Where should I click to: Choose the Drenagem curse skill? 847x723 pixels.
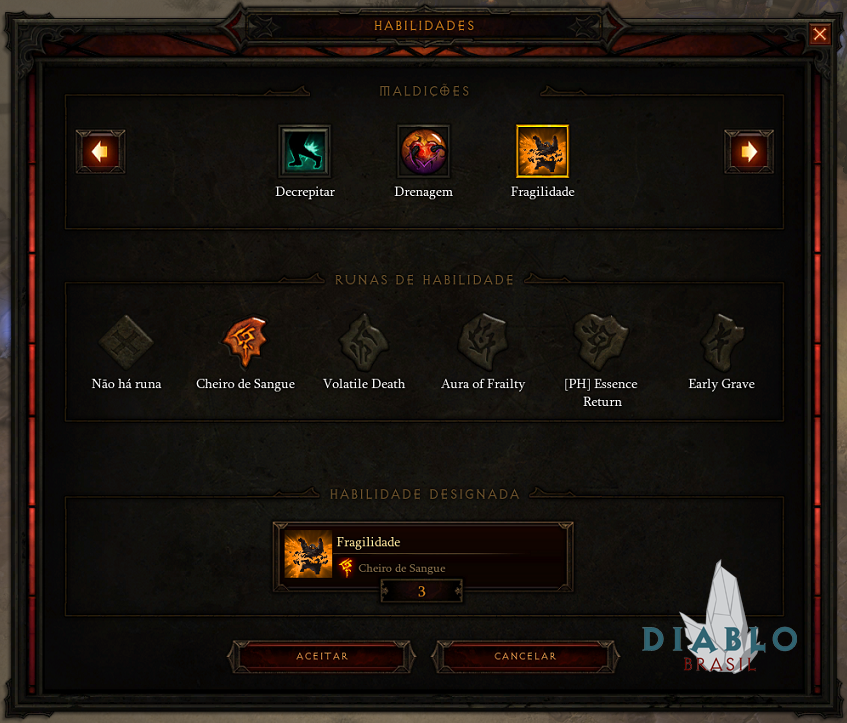423,151
